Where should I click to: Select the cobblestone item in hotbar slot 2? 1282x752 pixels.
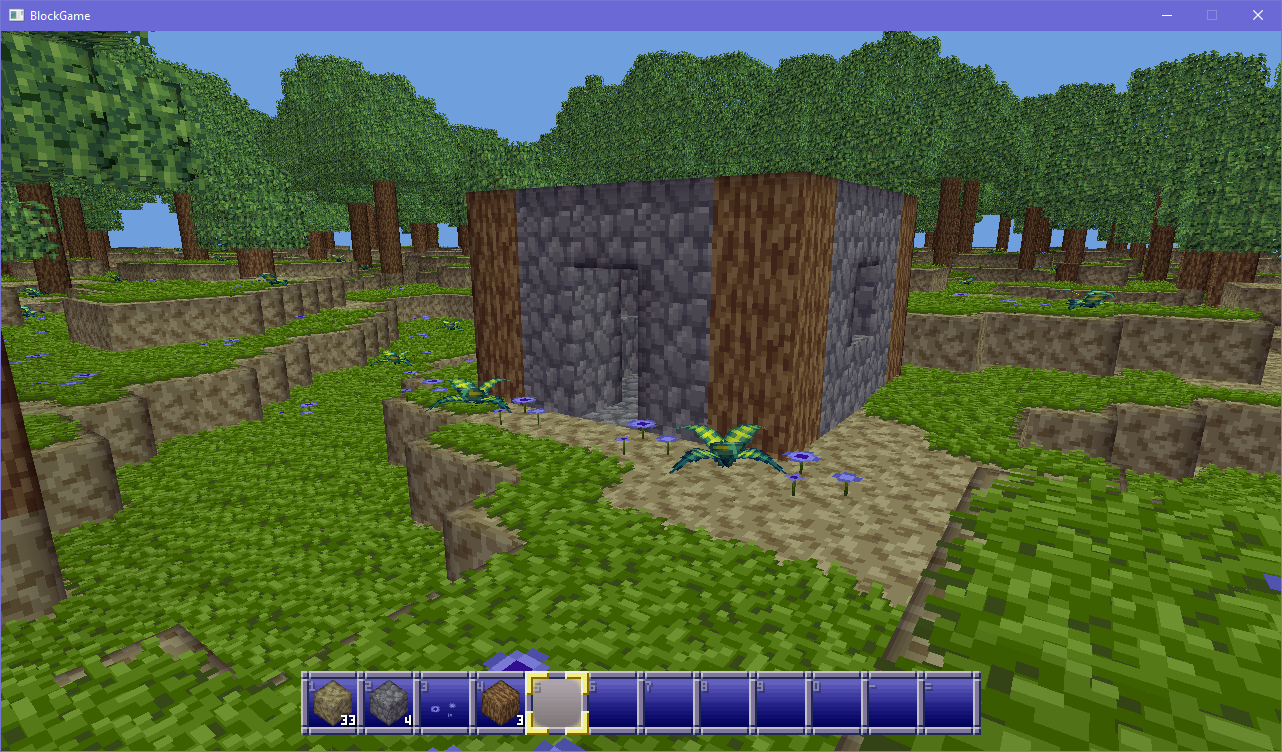pos(387,704)
